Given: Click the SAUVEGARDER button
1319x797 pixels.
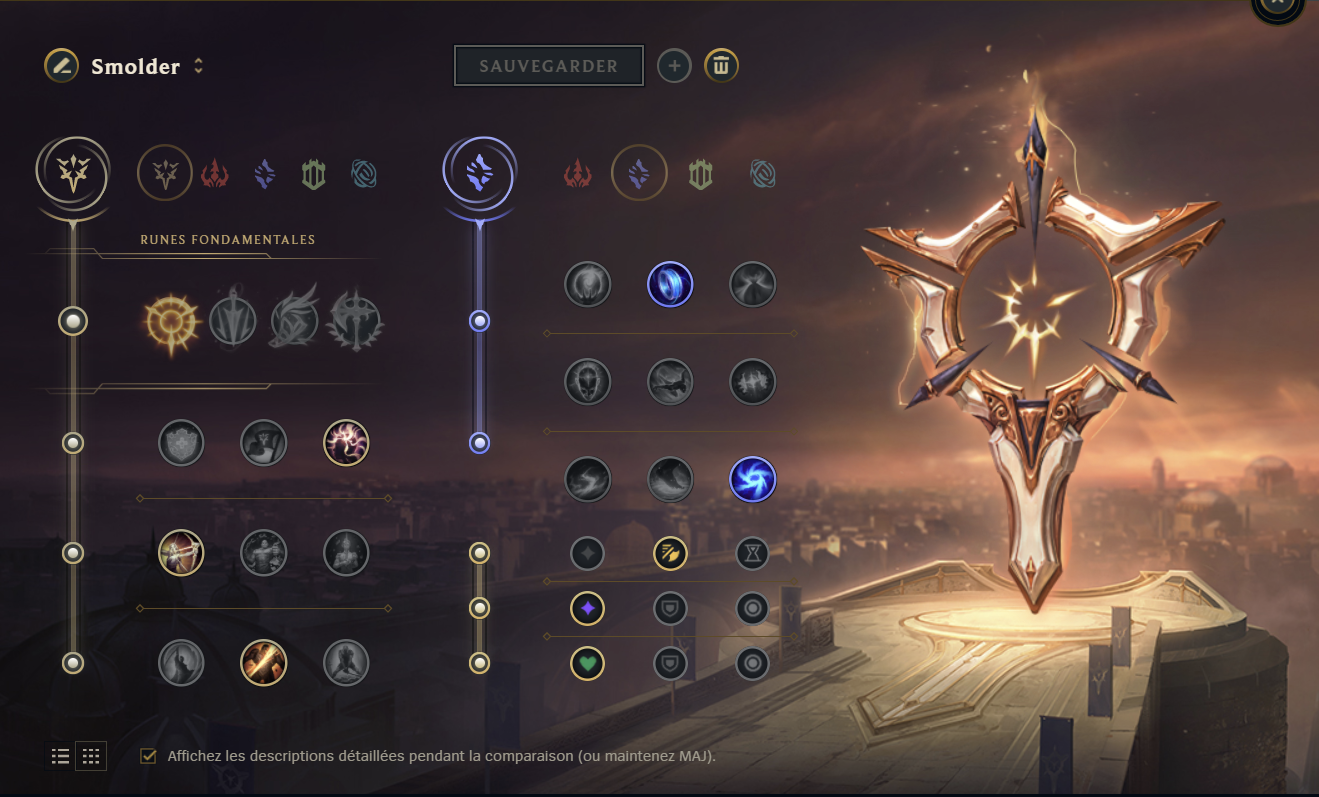Looking at the screenshot, I should click(549, 65).
